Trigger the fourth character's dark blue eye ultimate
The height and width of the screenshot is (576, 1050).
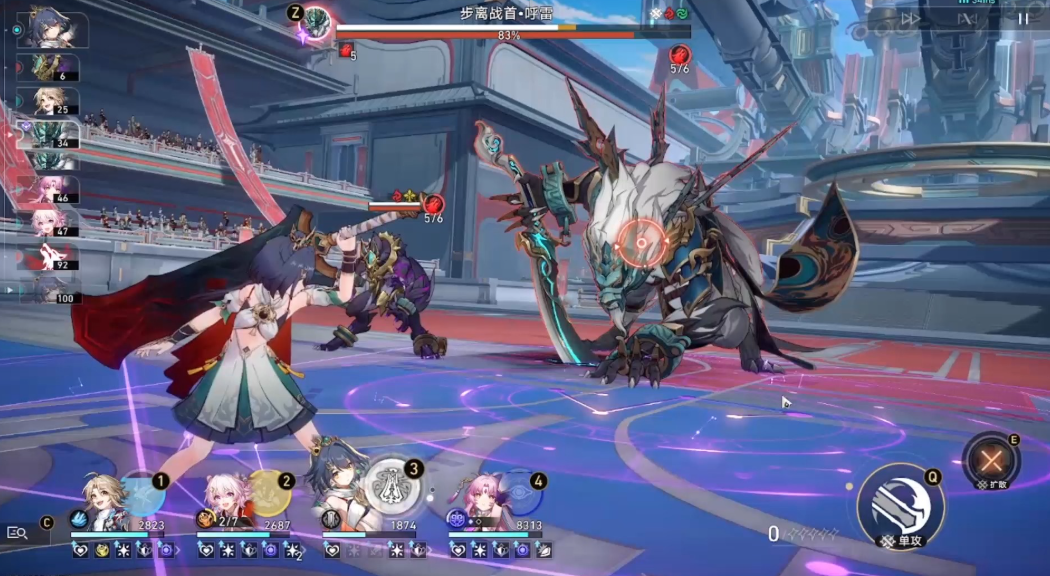pos(518,493)
